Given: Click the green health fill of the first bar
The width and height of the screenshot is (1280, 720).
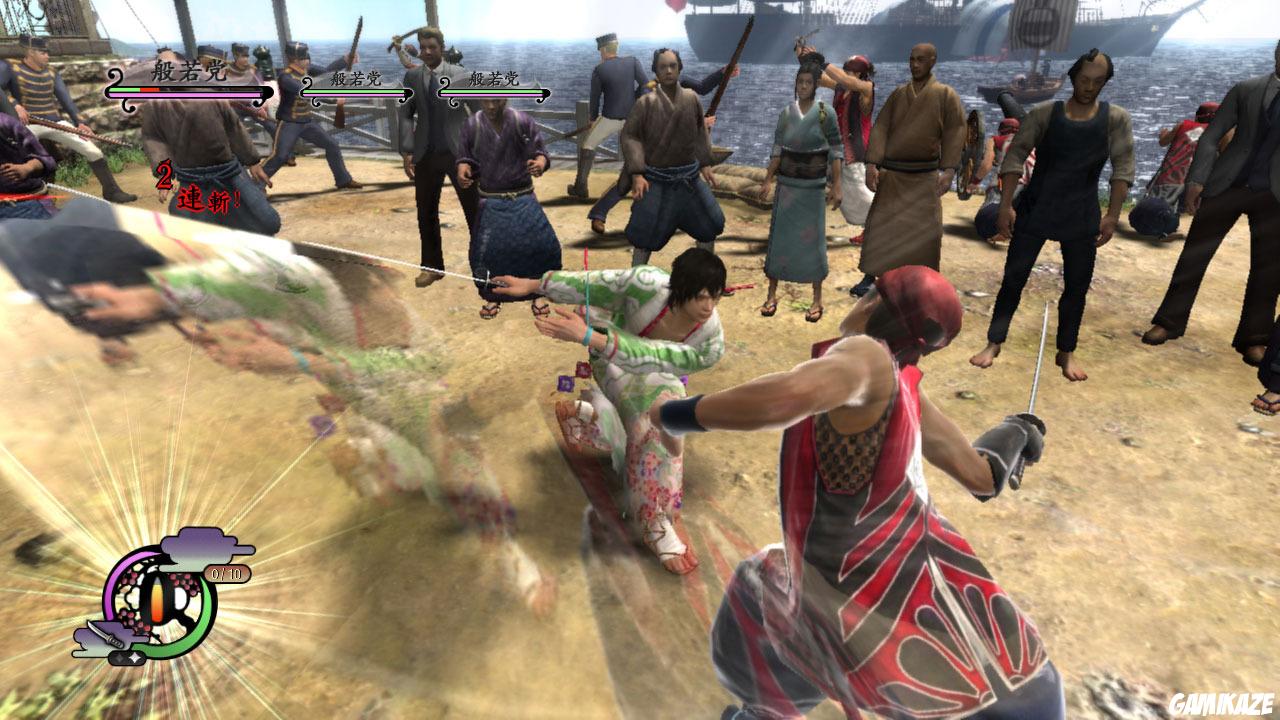Looking at the screenshot, I should coord(124,89).
